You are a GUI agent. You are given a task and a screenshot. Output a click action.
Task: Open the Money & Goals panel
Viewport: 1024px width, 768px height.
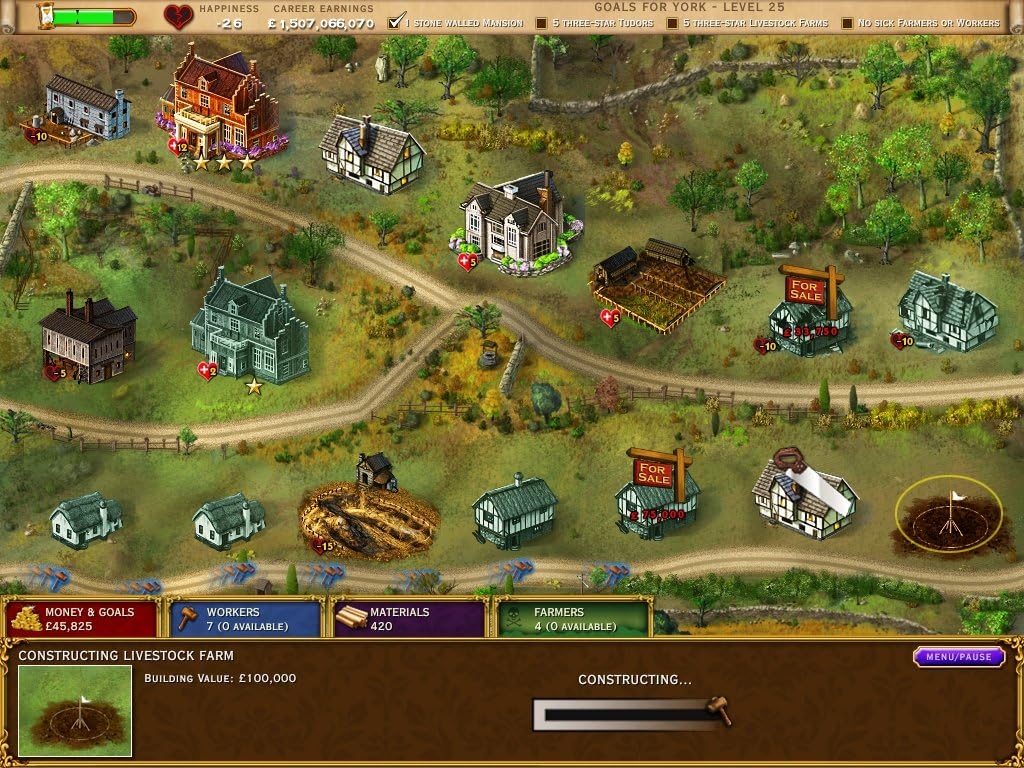pos(82,618)
